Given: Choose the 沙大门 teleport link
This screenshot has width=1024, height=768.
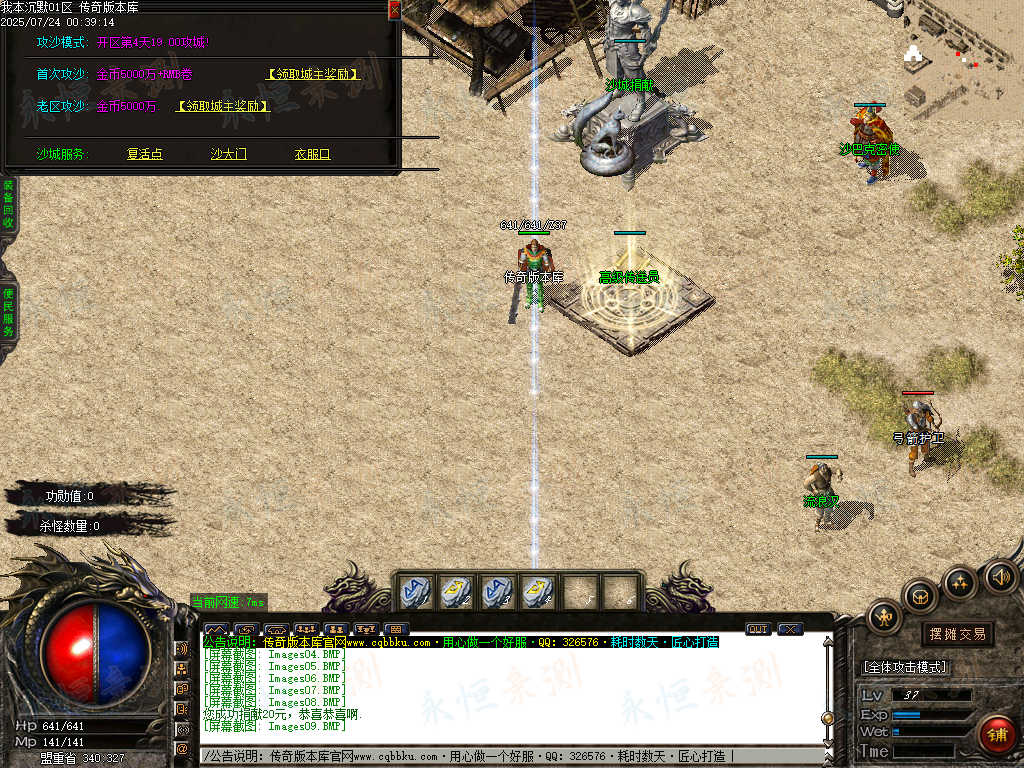Looking at the screenshot, I should [228, 154].
